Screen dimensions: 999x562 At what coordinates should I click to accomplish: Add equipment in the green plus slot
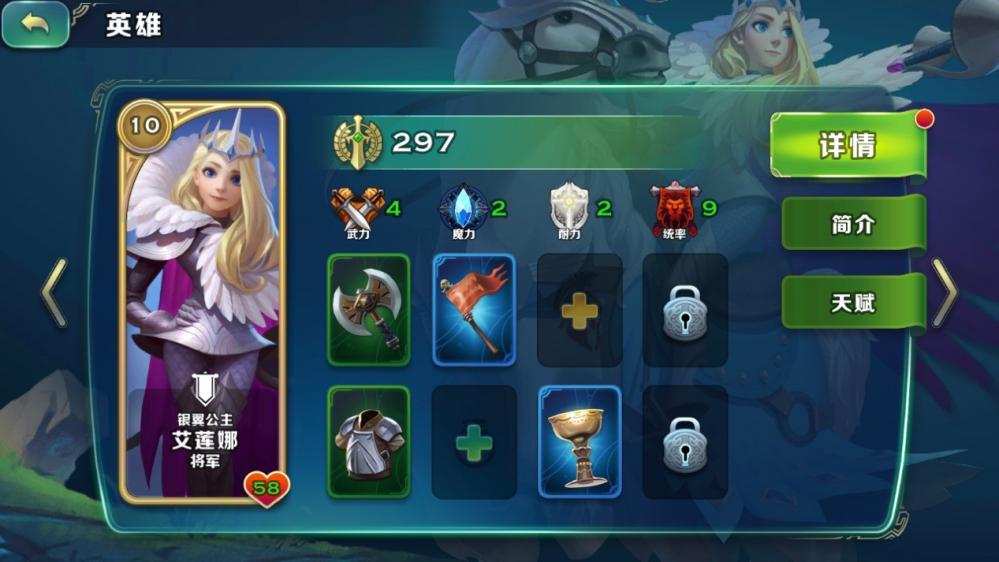[474, 443]
